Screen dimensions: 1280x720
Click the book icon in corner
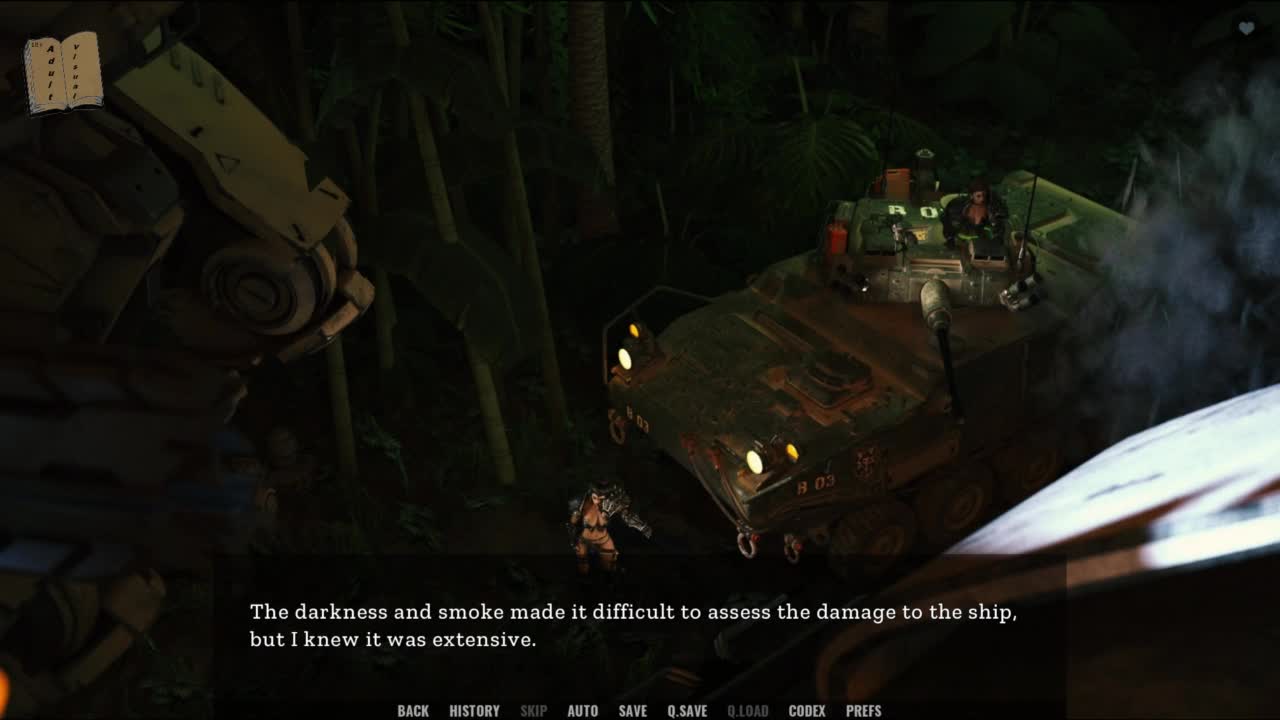[x=64, y=72]
